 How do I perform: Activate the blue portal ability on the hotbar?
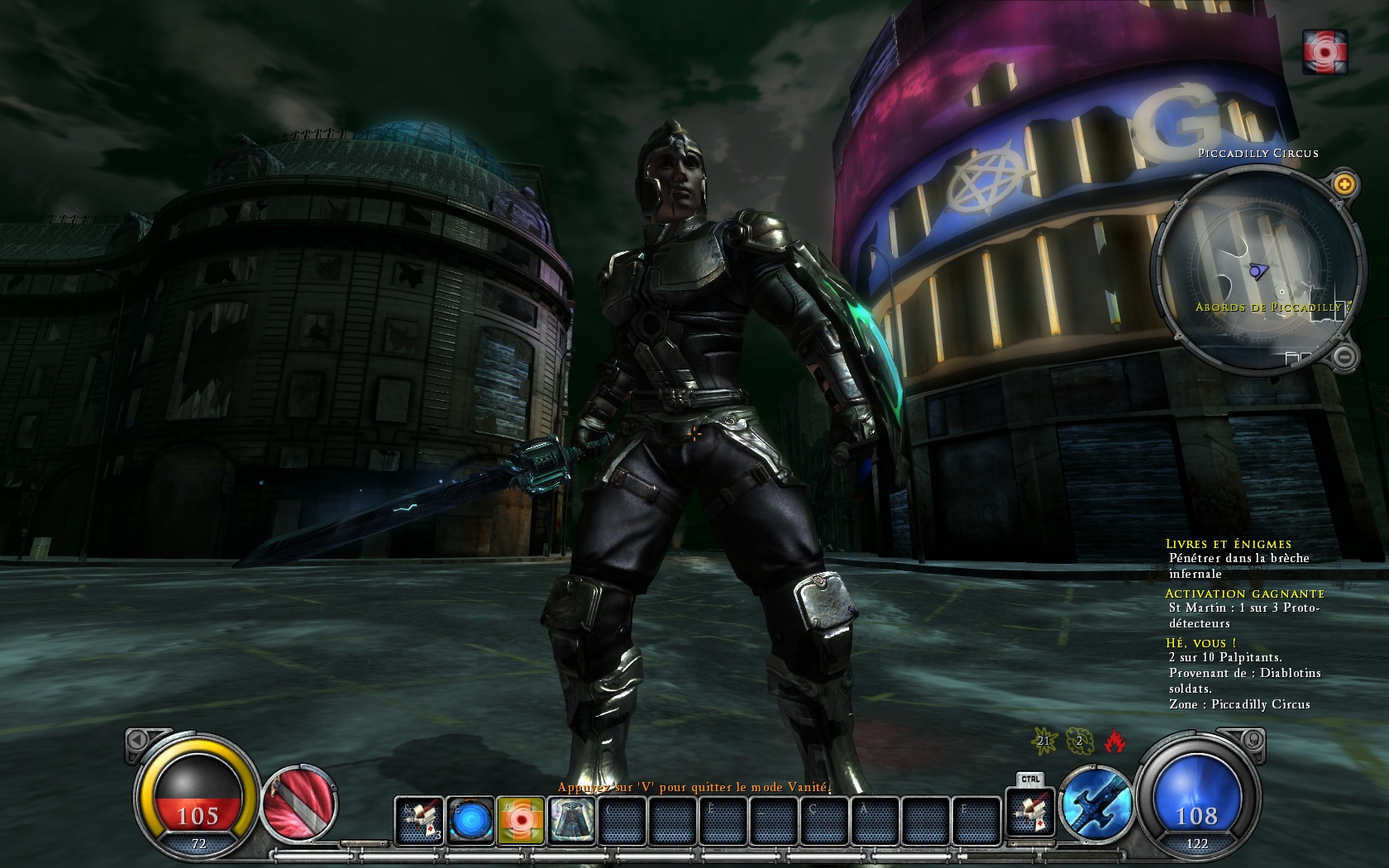coord(470,820)
